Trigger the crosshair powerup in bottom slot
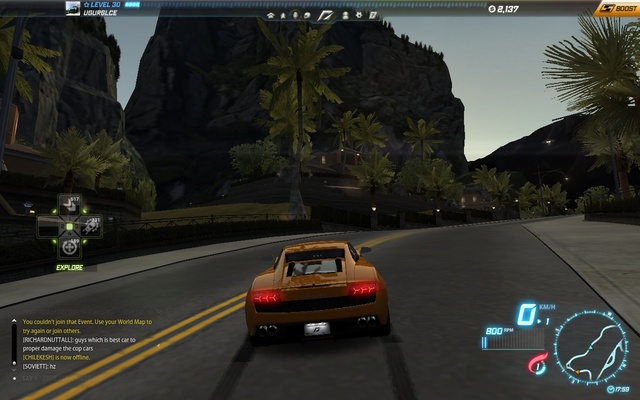Screen dimensions: 640x400 [69, 246]
